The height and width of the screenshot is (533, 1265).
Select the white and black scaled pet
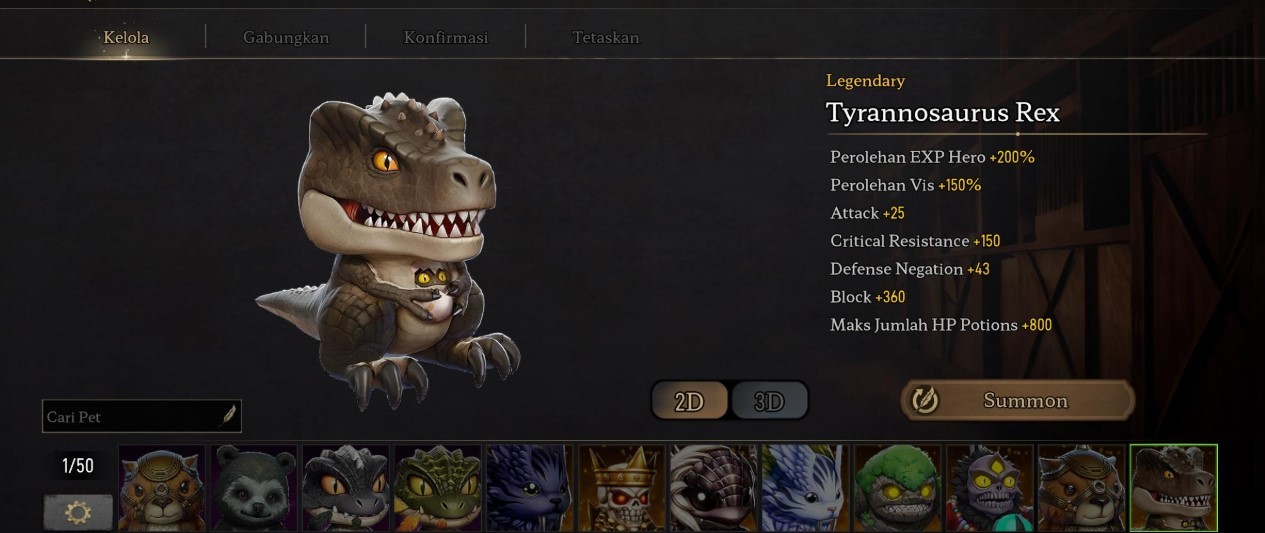(713, 489)
